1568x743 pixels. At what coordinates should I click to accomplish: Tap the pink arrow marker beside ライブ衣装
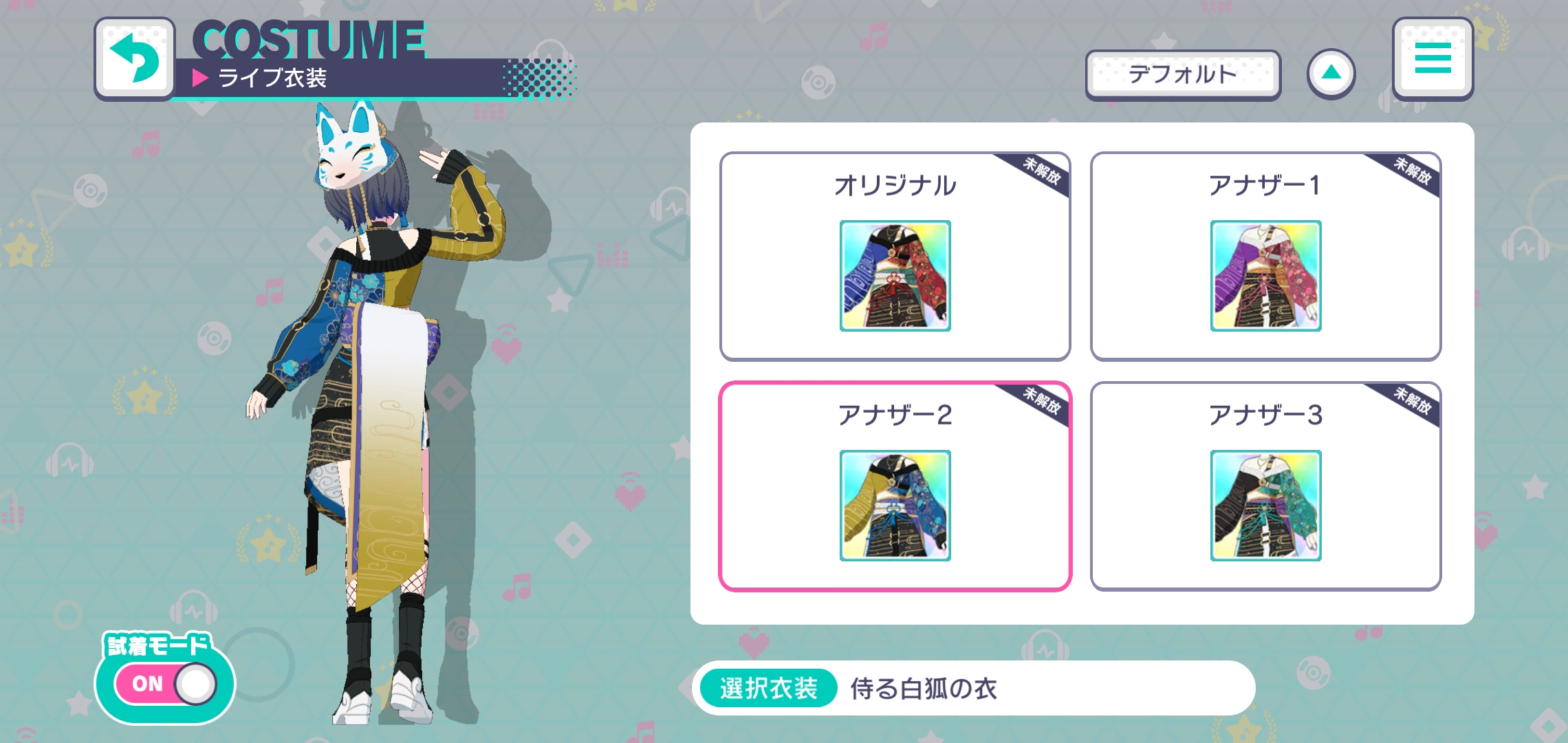click(x=199, y=77)
